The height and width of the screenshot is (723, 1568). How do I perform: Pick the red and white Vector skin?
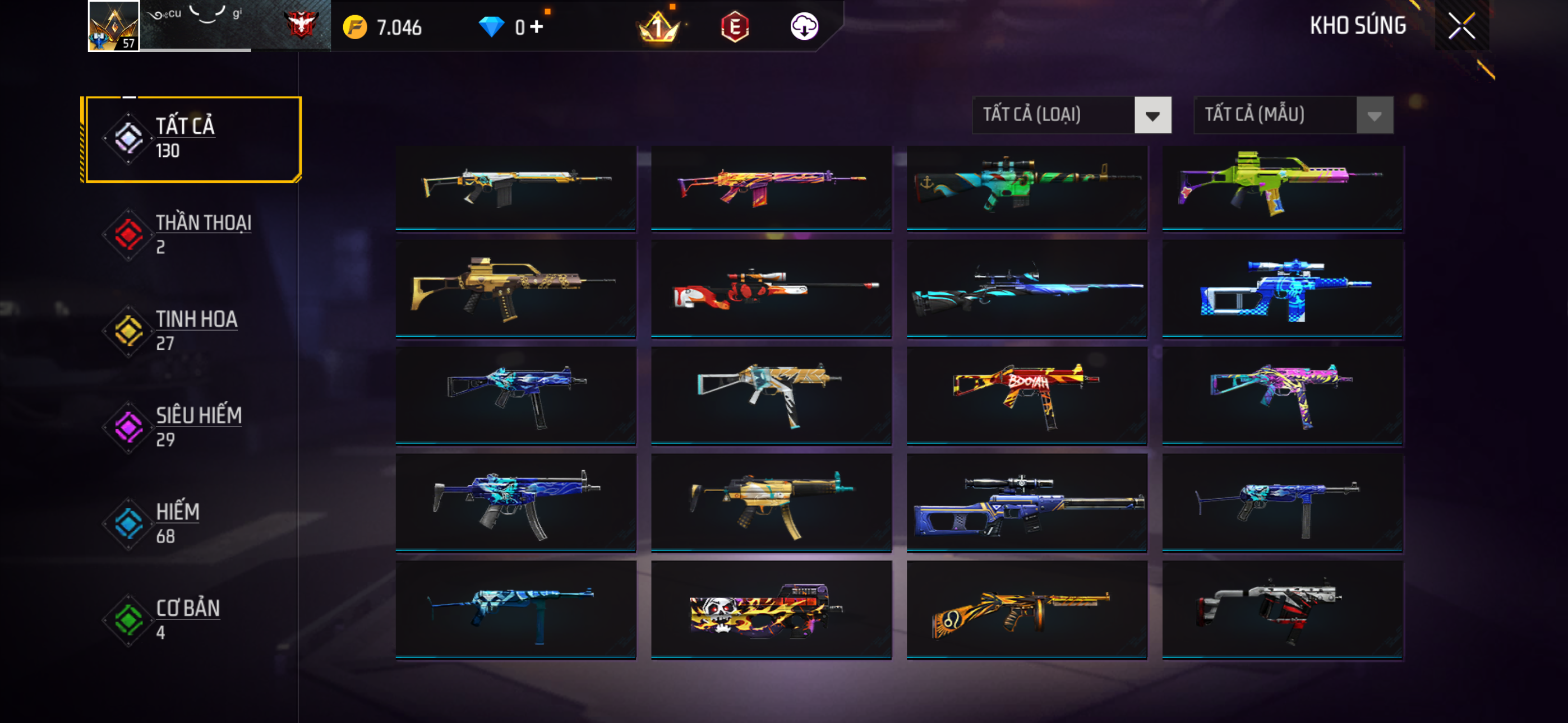click(1282, 609)
